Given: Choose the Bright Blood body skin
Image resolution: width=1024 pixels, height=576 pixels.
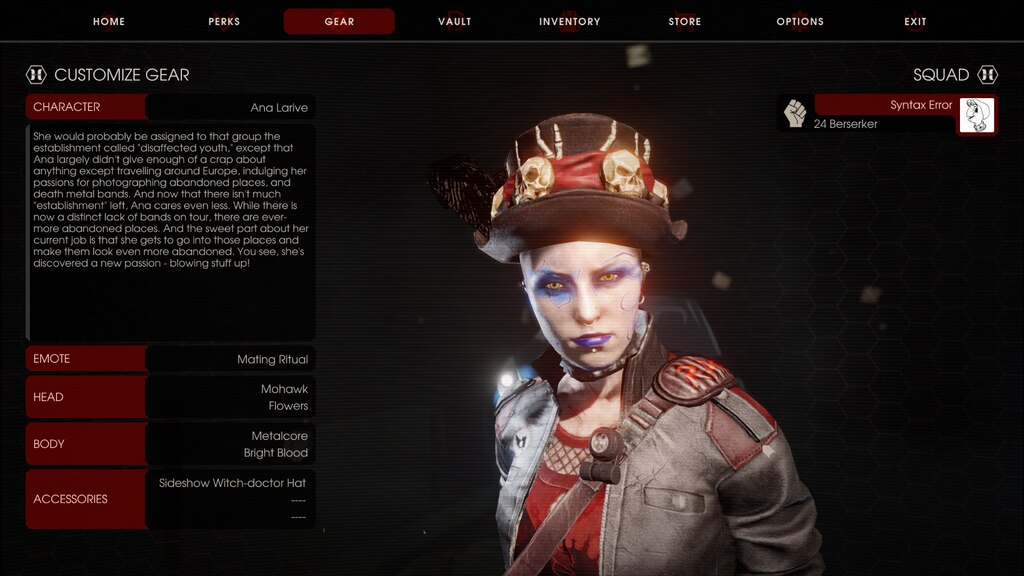Looking at the screenshot, I should [275, 453].
